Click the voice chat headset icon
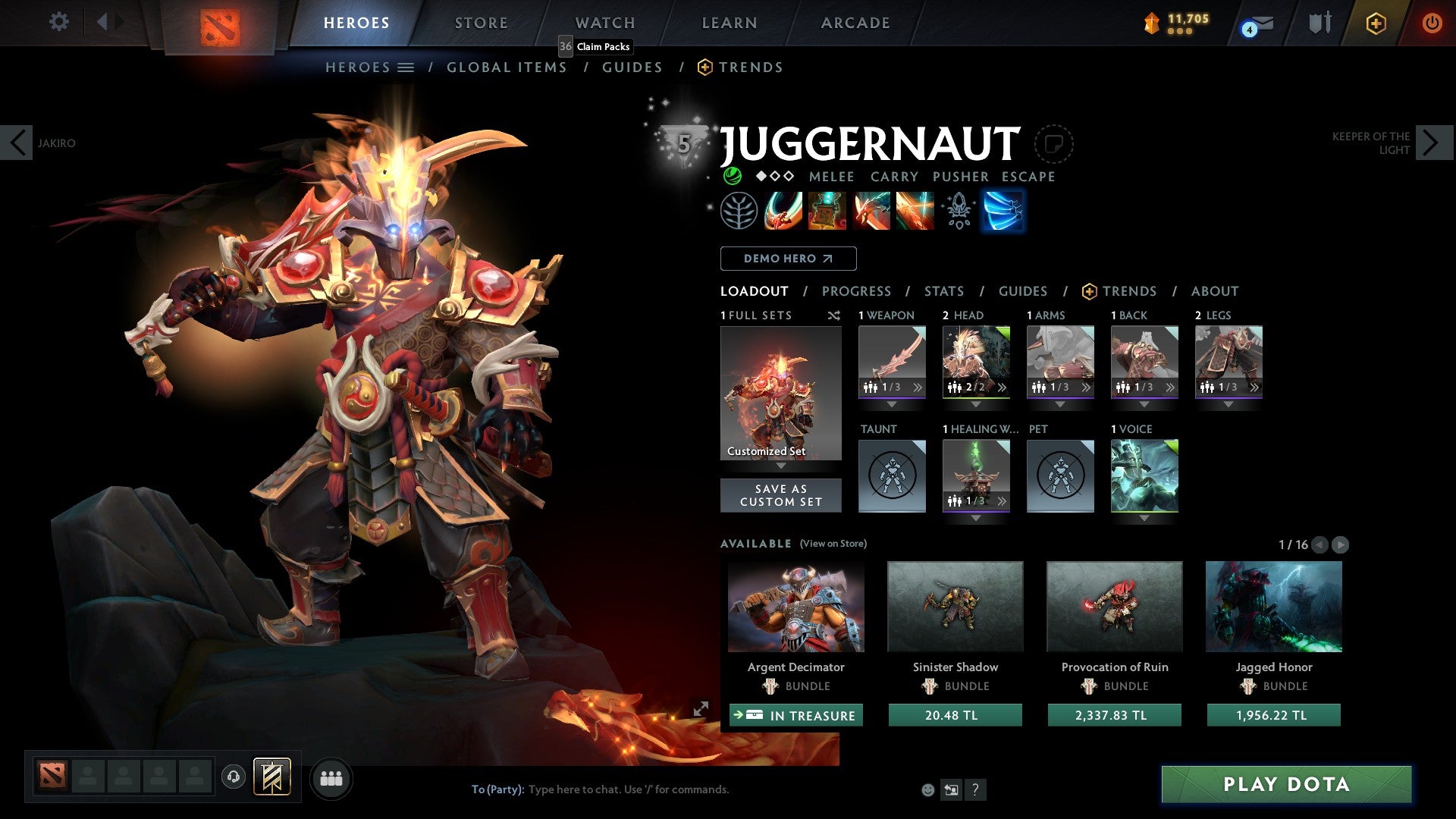1456x819 pixels. point(233,778)
